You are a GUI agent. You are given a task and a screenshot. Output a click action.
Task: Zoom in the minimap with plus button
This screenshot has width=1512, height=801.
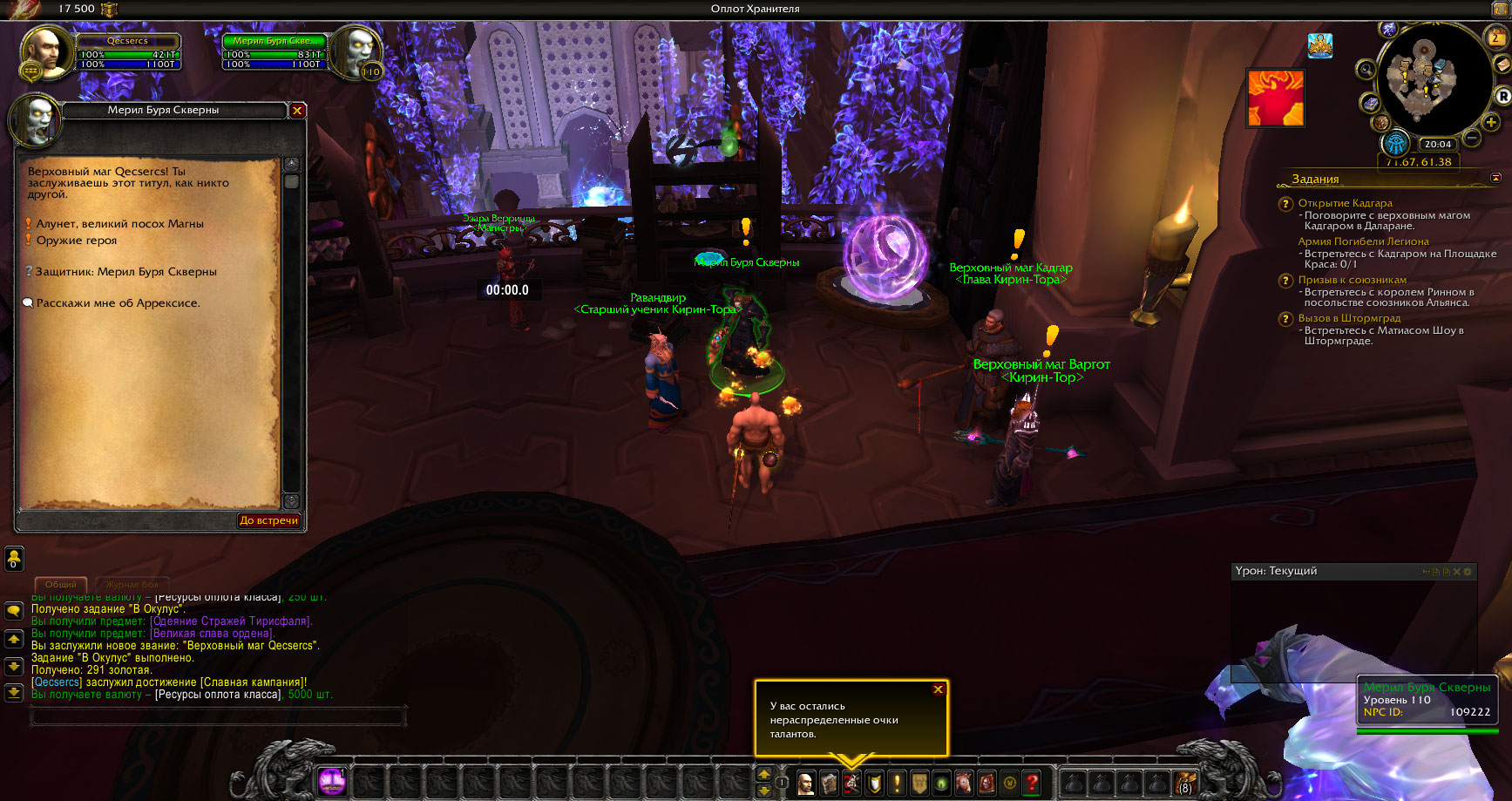click(1491, 123)
